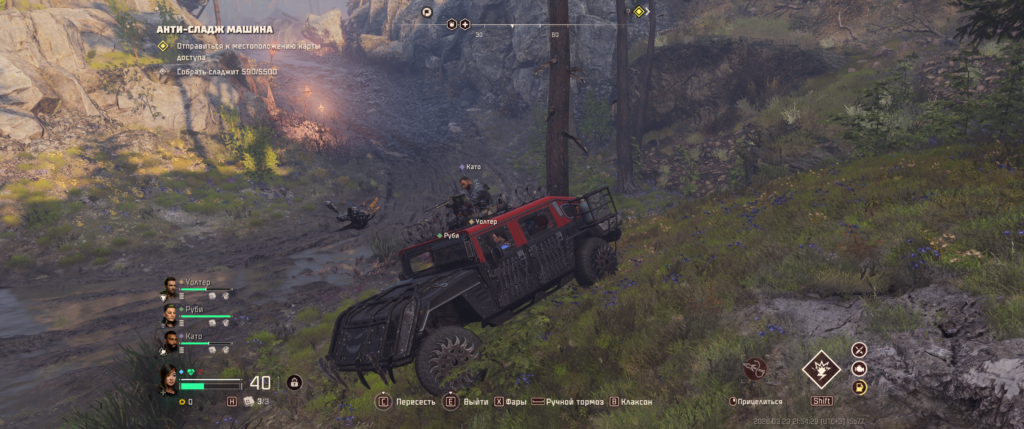This screenshot has width=1024, height=429.
Task: Click the player's own character portrait
Action: click(169, 379)
